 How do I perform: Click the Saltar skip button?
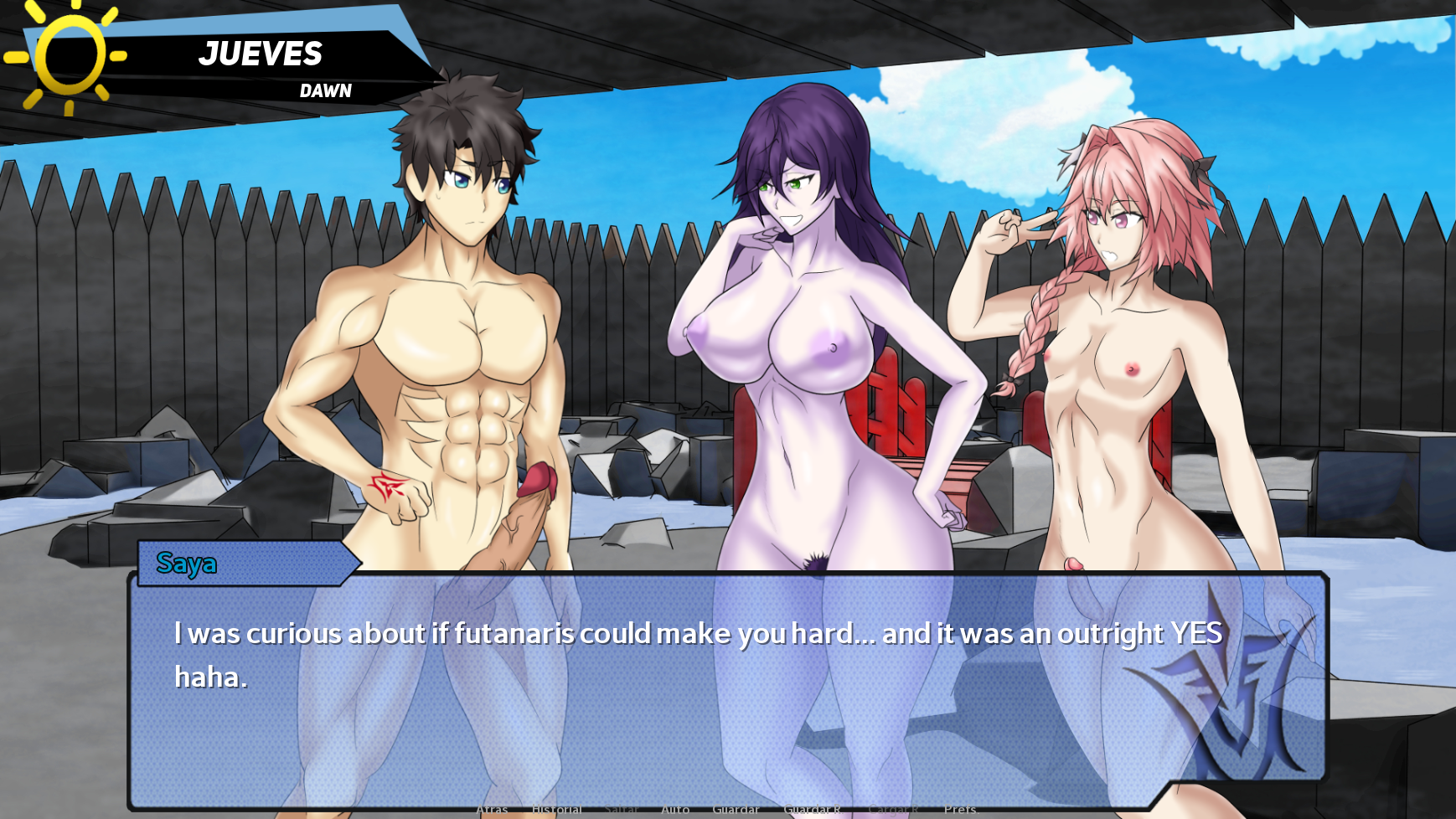[x=621, y=810]
